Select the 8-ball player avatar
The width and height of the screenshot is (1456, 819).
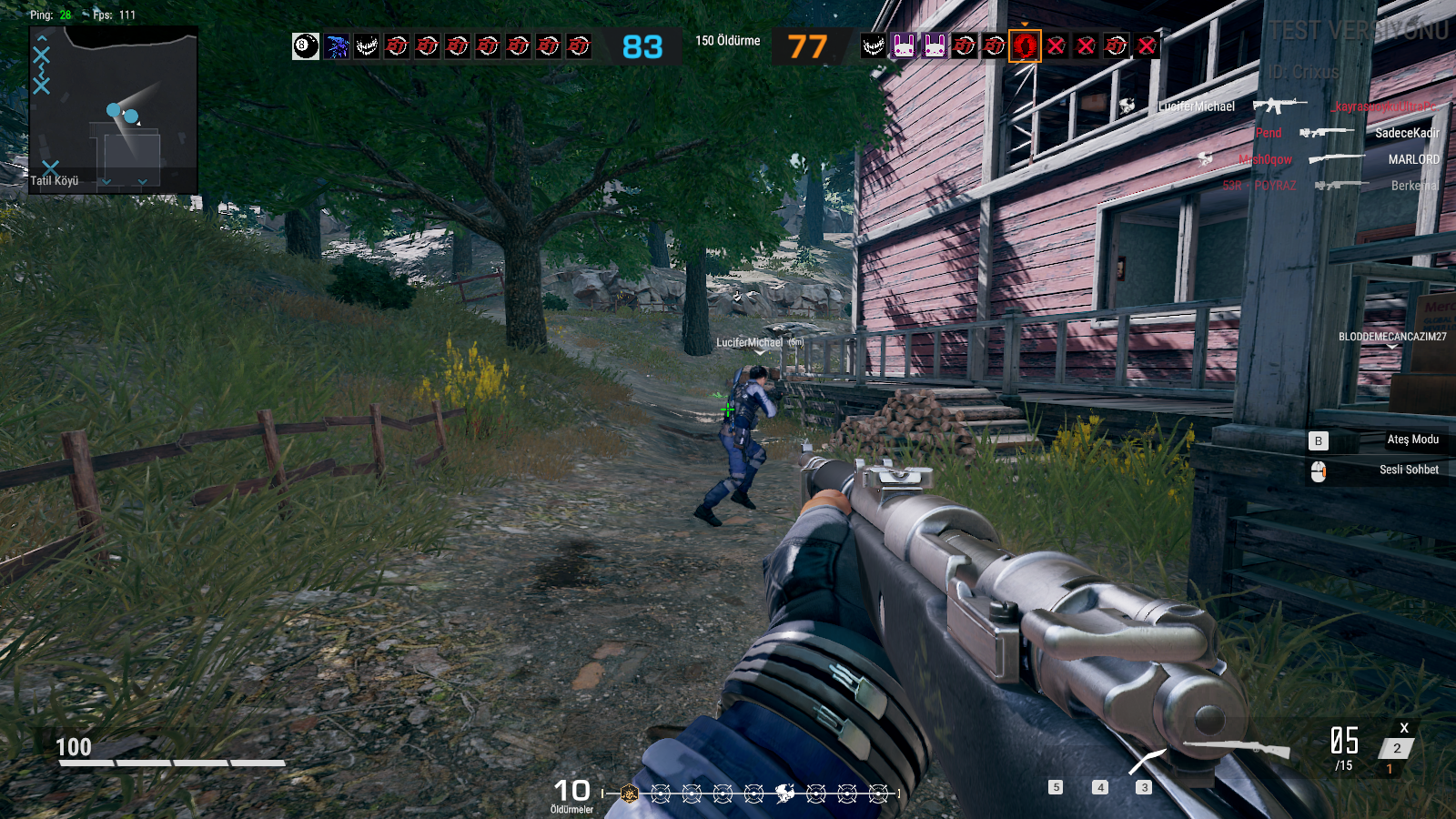[x=306, y=45]
